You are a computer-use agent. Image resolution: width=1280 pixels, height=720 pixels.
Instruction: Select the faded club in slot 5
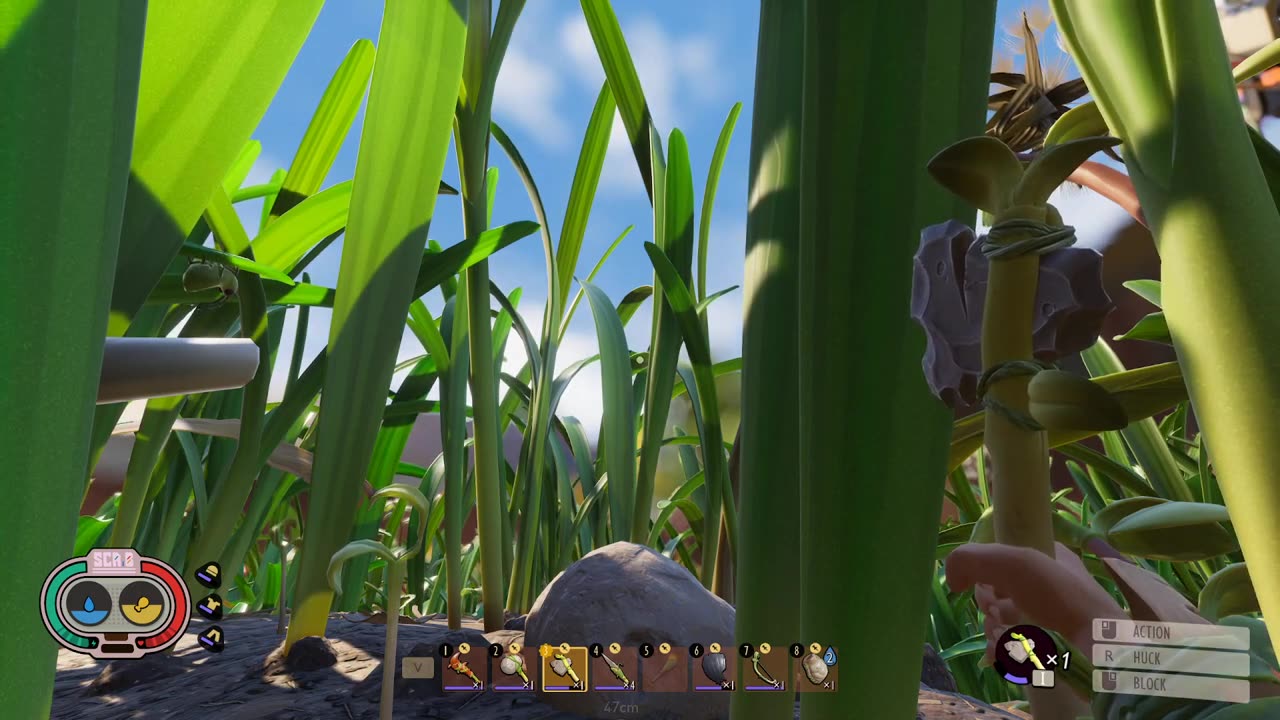pos(664,668)
